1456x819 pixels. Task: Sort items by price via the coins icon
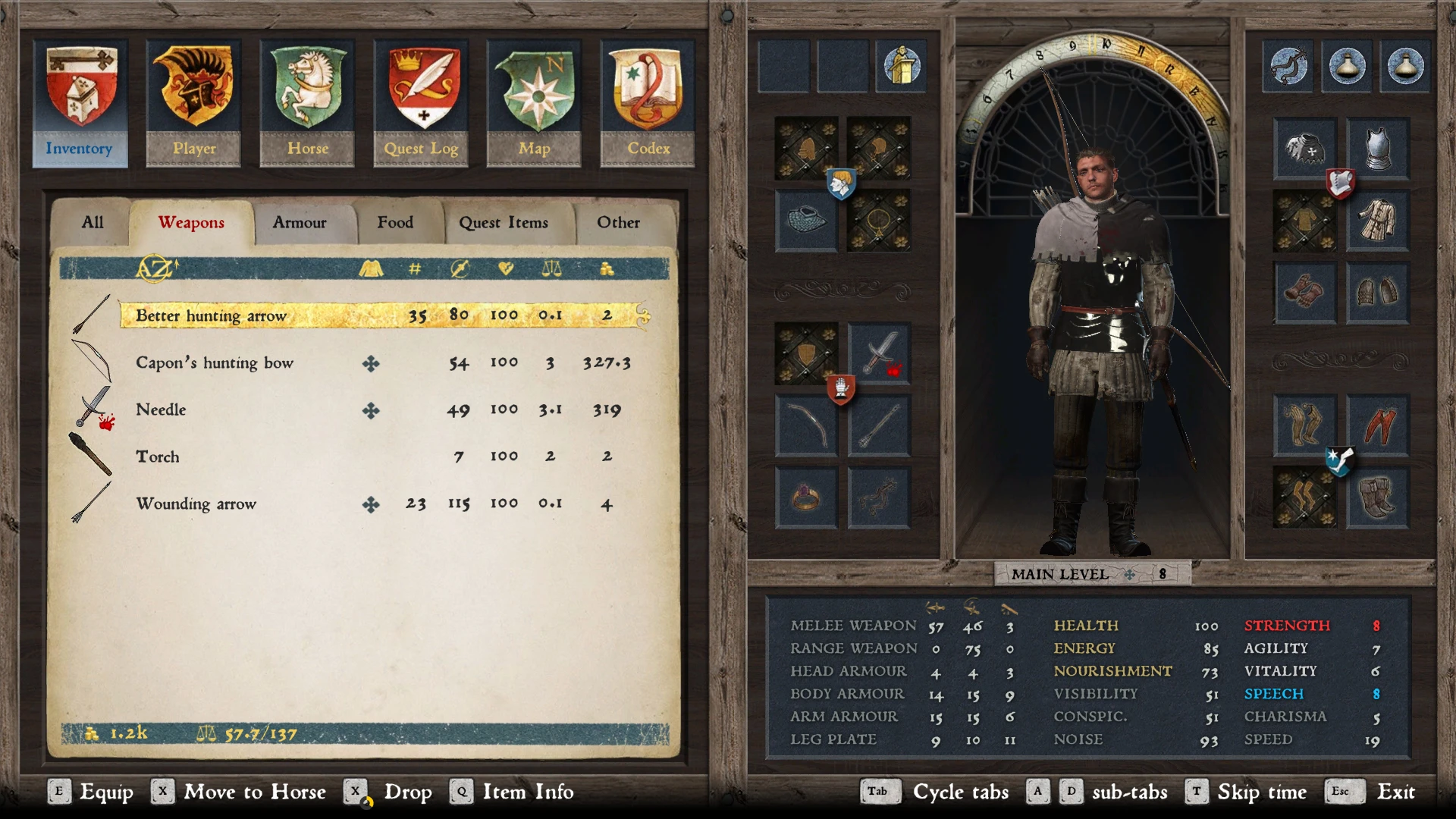pyautogui.click(x=607, y=268)
